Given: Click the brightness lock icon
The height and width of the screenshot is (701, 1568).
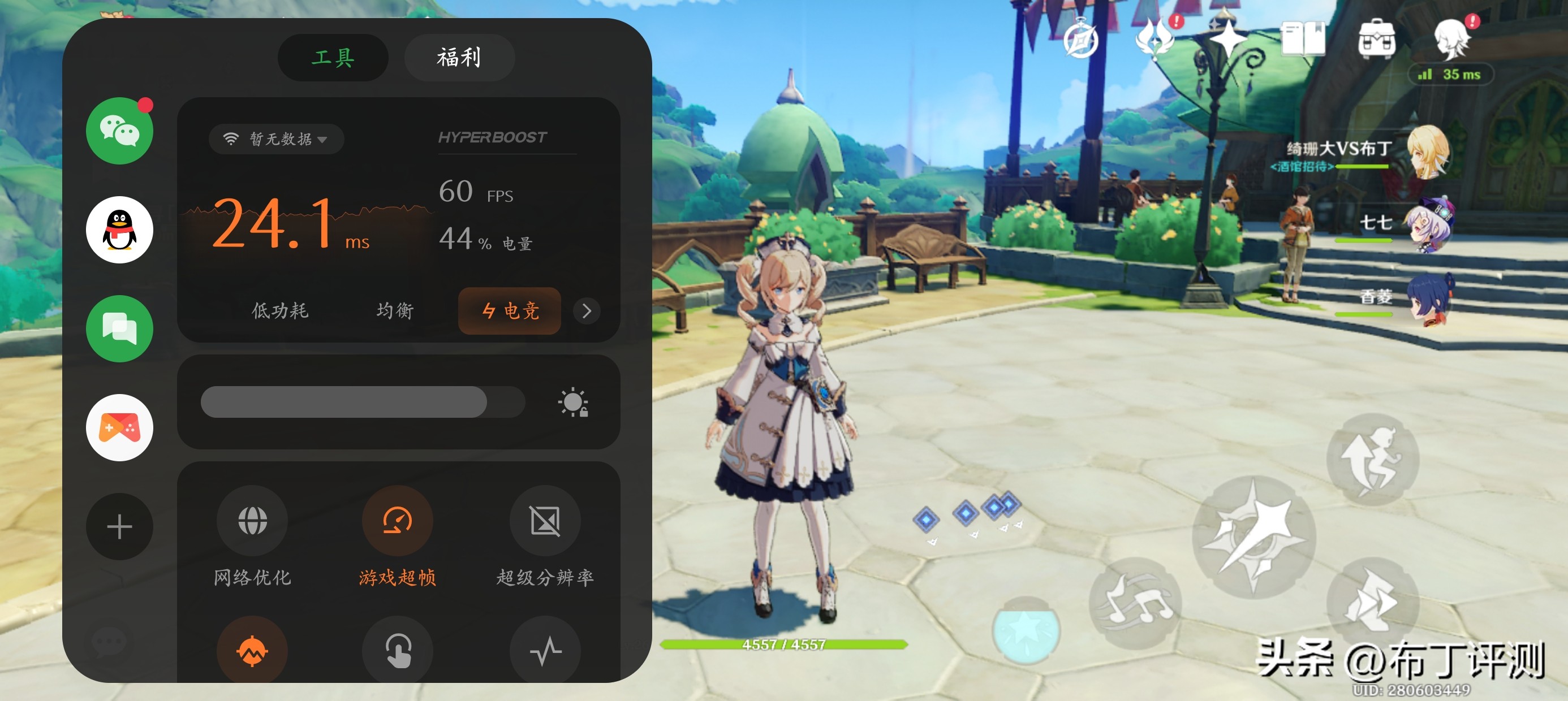Looking at the screenshot, I should click(573, 402).
